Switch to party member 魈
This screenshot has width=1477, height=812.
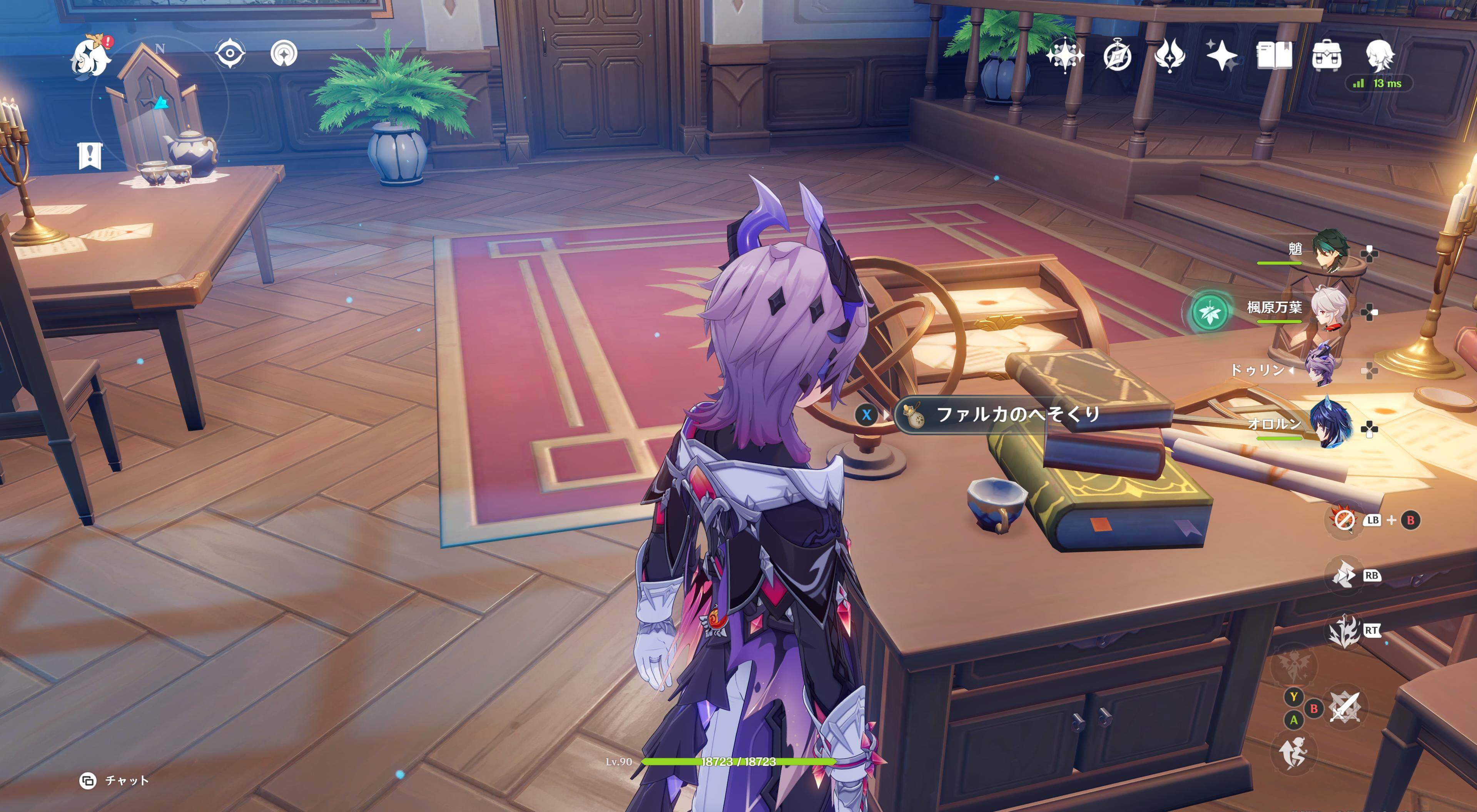click(x=1330, y=250)
